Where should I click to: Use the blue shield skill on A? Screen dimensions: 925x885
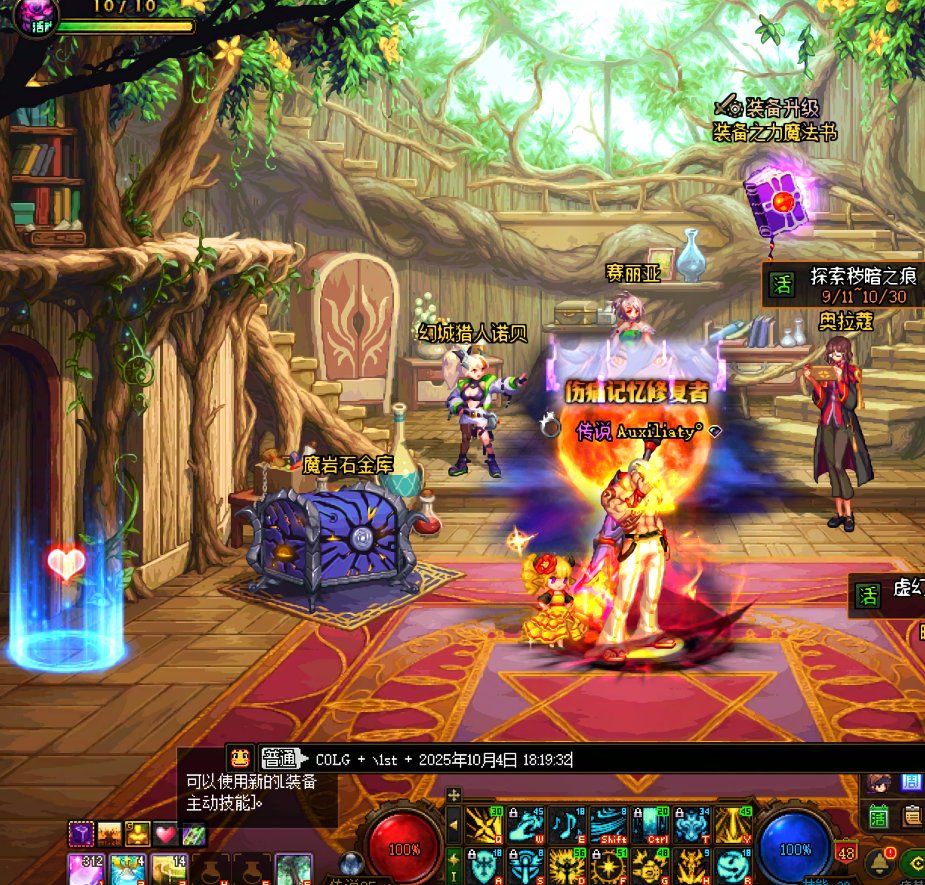pyautogui.click(x=483, y=866)
